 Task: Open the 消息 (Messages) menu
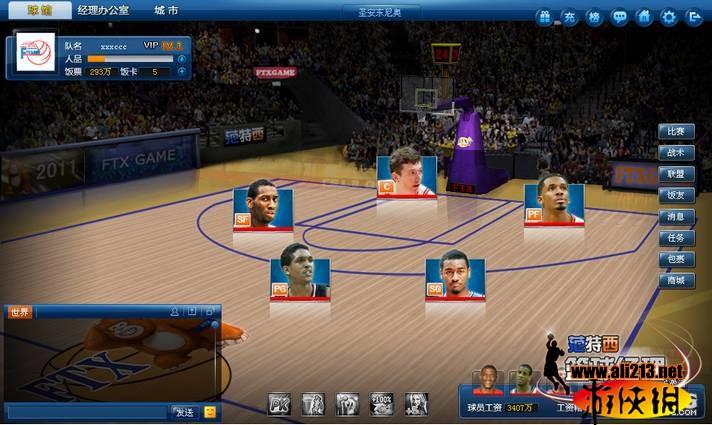[x=677, y=217]
